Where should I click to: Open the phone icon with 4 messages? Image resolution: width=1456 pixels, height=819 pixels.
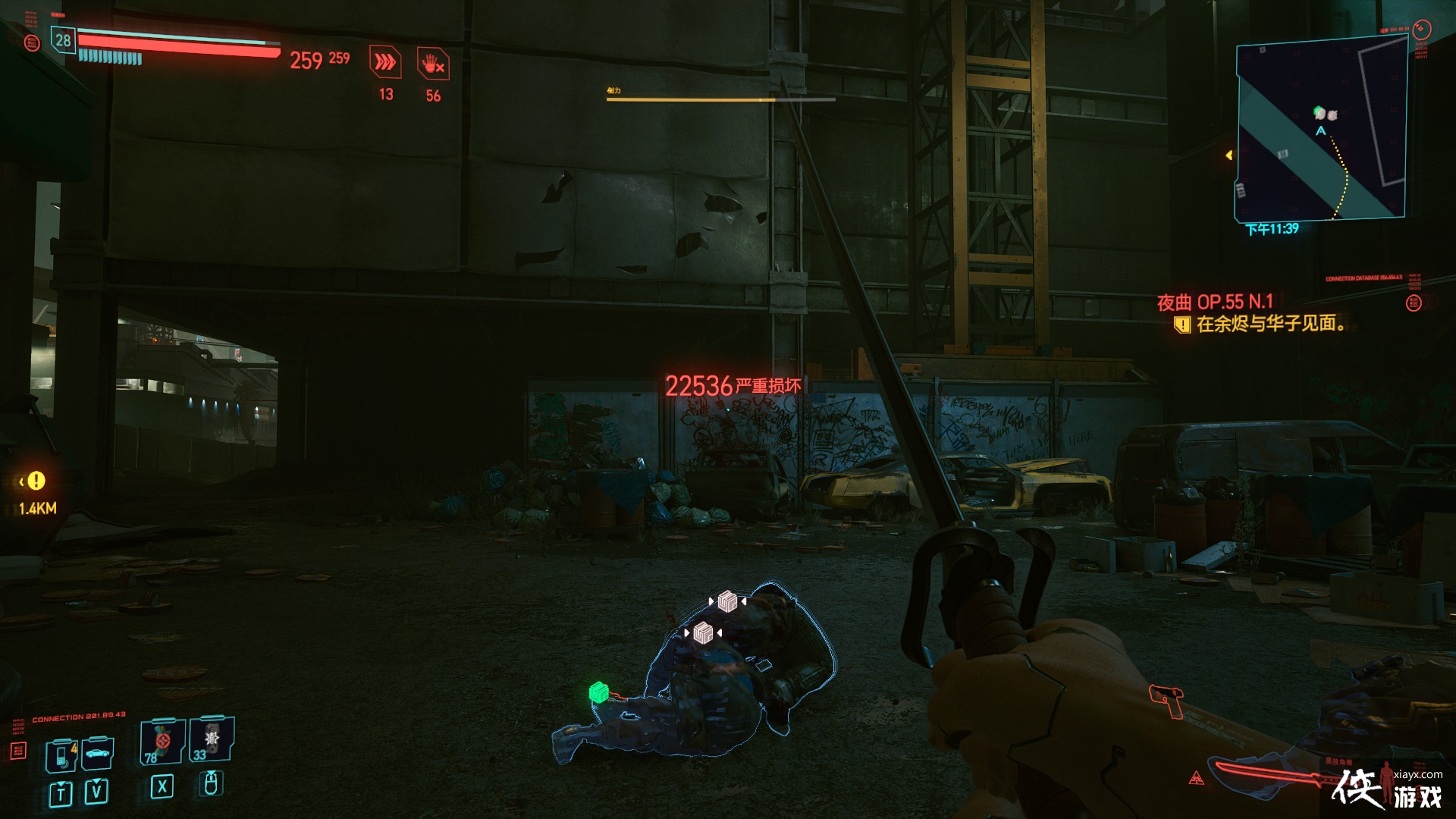pos(61,755)
